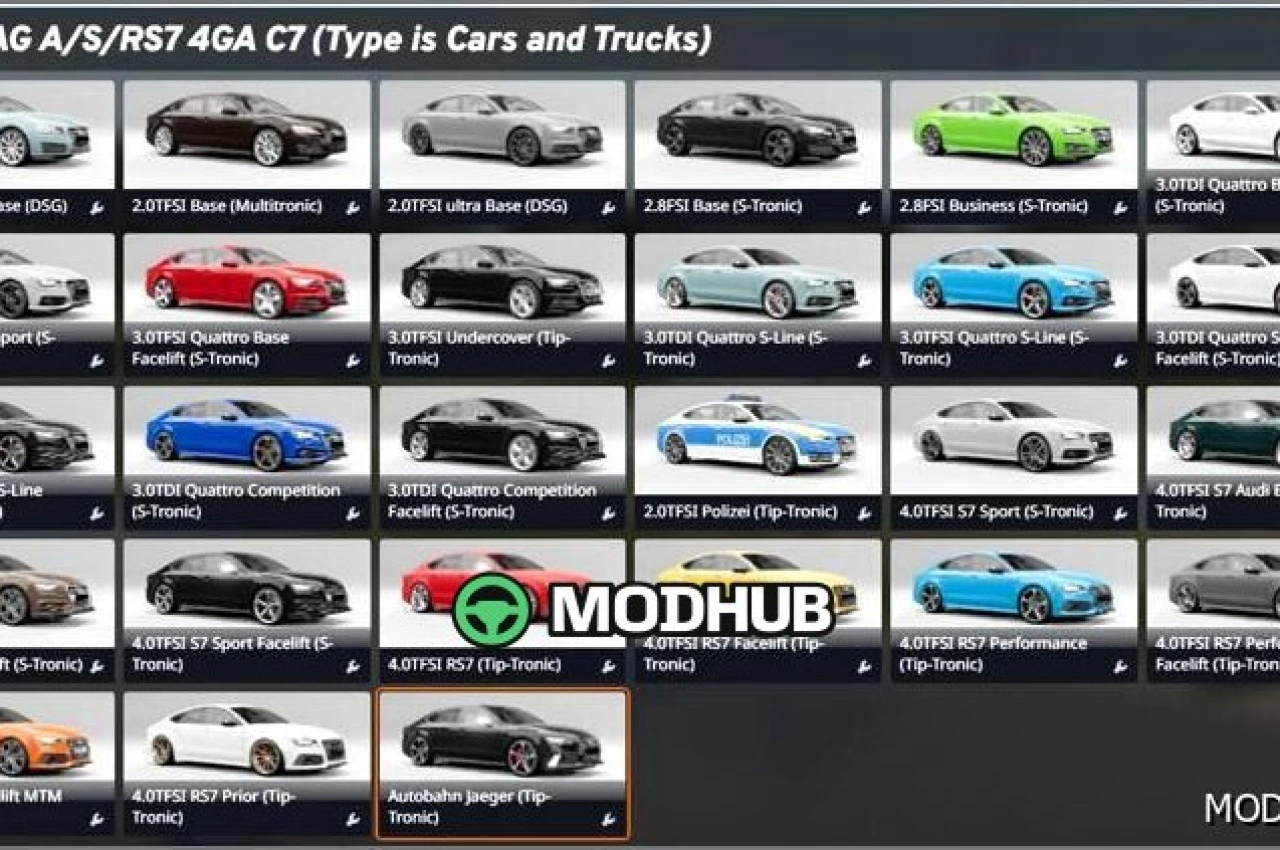
Task: Select the yellow 4.0TFSI RS7 Facelift thumbnail
Action: click(756, 589)
